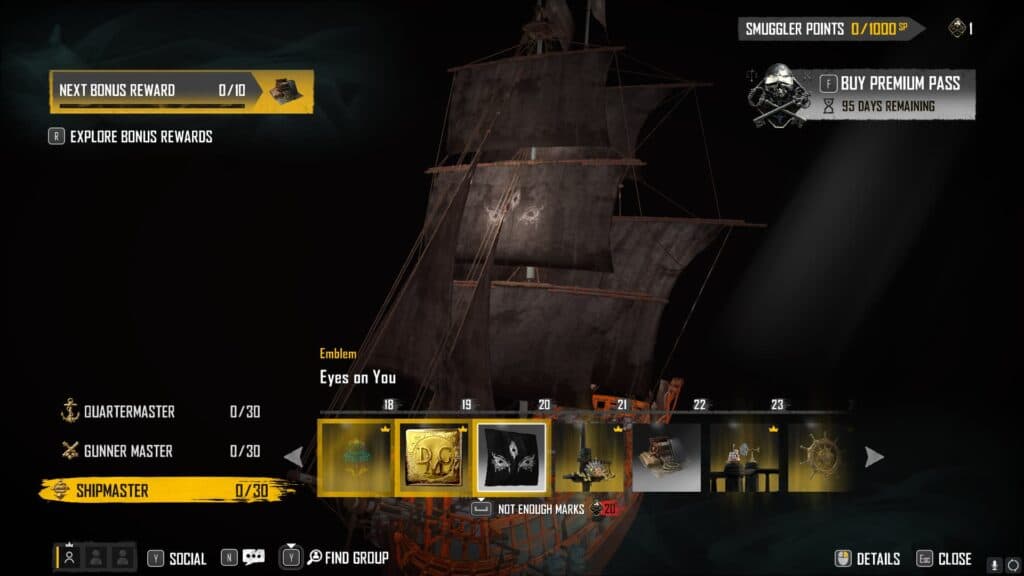
Task: Select the gold DMC coin reward
Action: pos(433,458)
